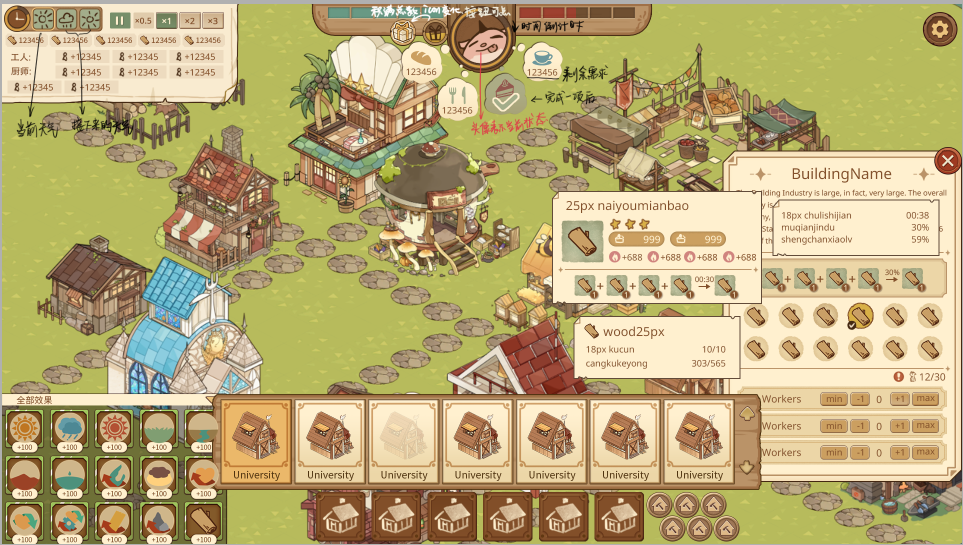Image resolution: width=963 pixels, height=545 pixels.
Task: Click the top Workers row max button
Action: coord(925,399)
